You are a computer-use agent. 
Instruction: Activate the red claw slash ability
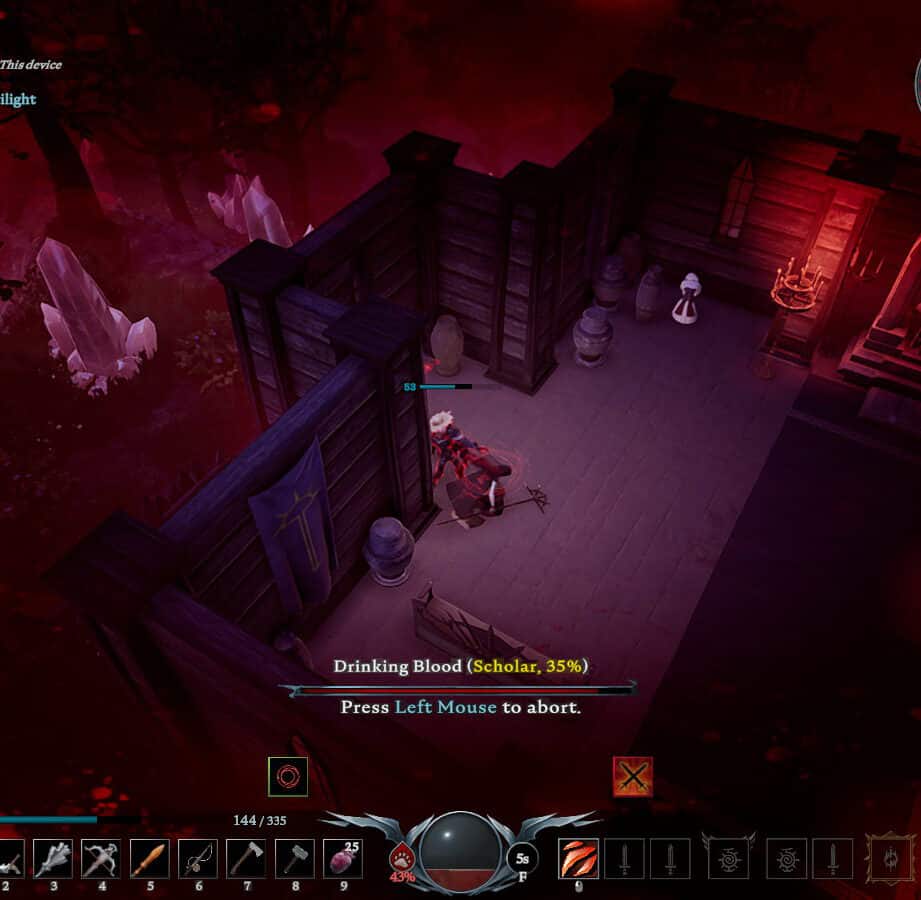578,858
